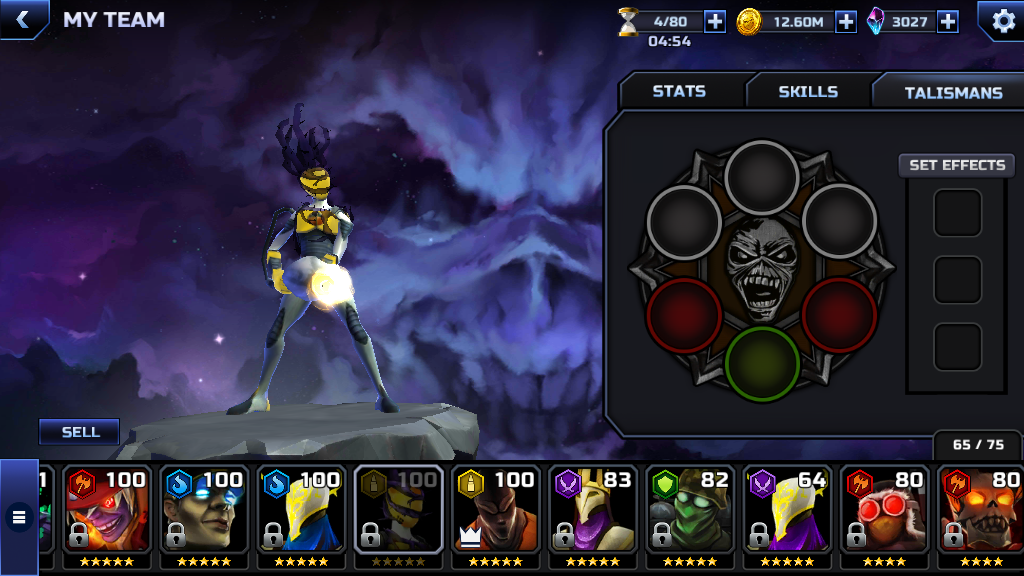1024x576 pixels.
Task: Add more time with the hourglass plus
Action: pos(715,21)
